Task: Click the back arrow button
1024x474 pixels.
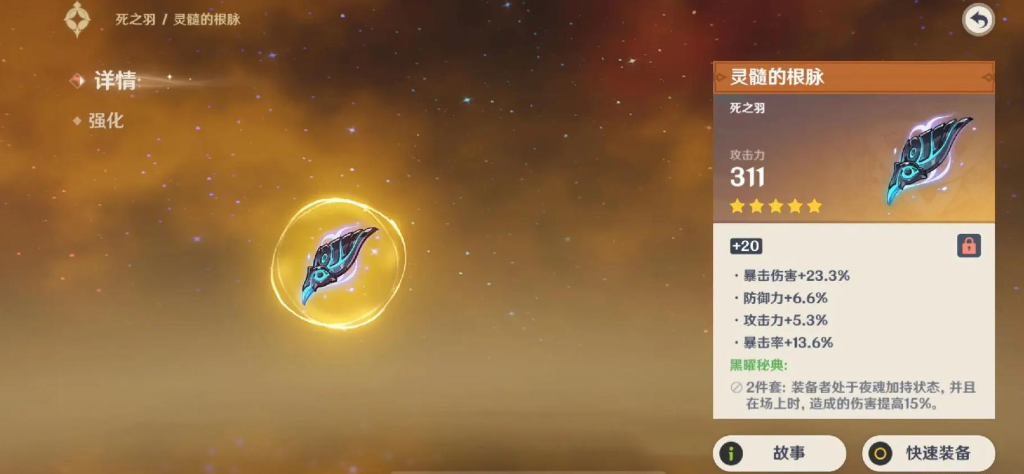Action: pos(977,19)
